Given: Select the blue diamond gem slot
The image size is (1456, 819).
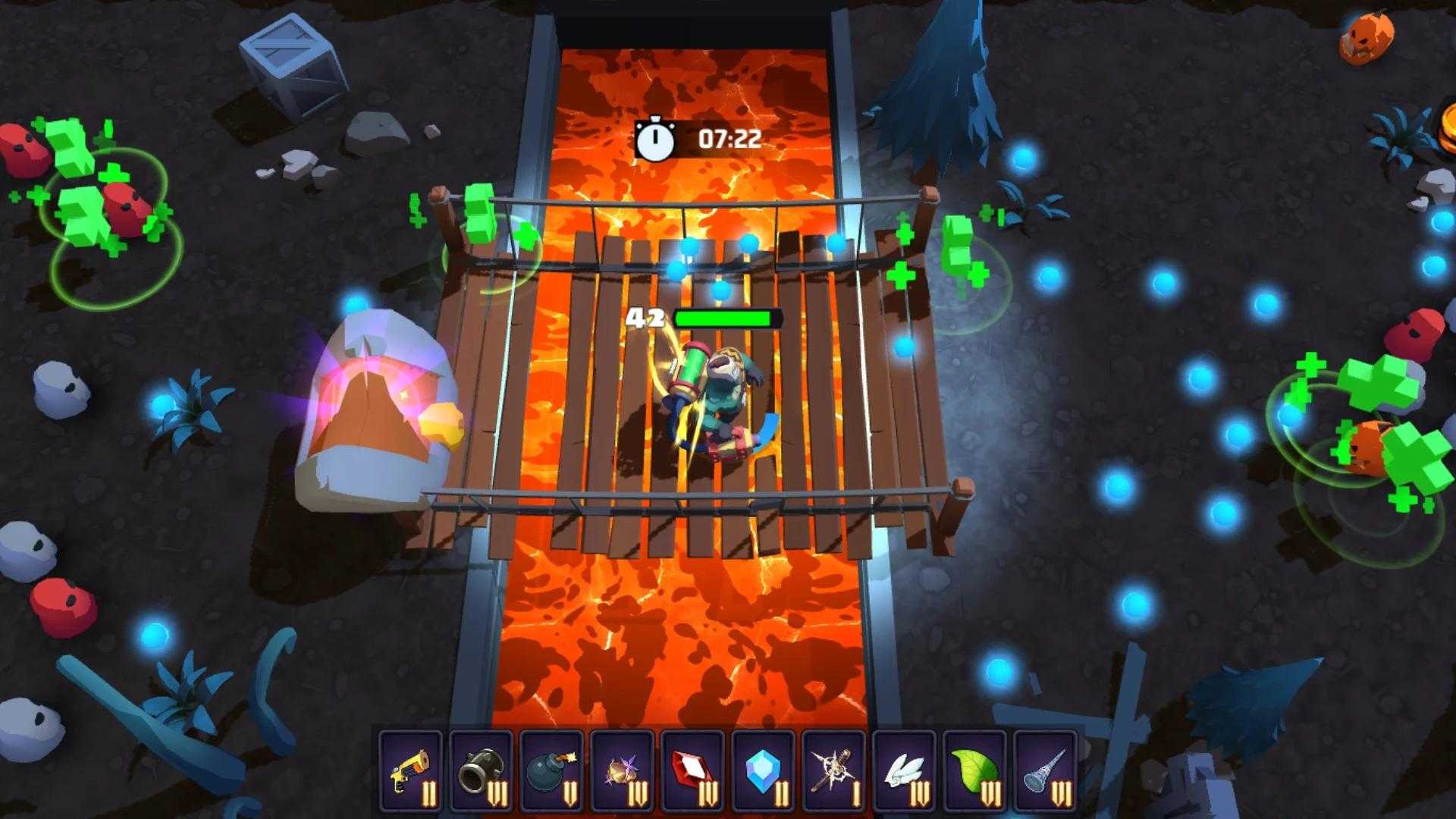Looking at the screenshot, I should (763, 771).
